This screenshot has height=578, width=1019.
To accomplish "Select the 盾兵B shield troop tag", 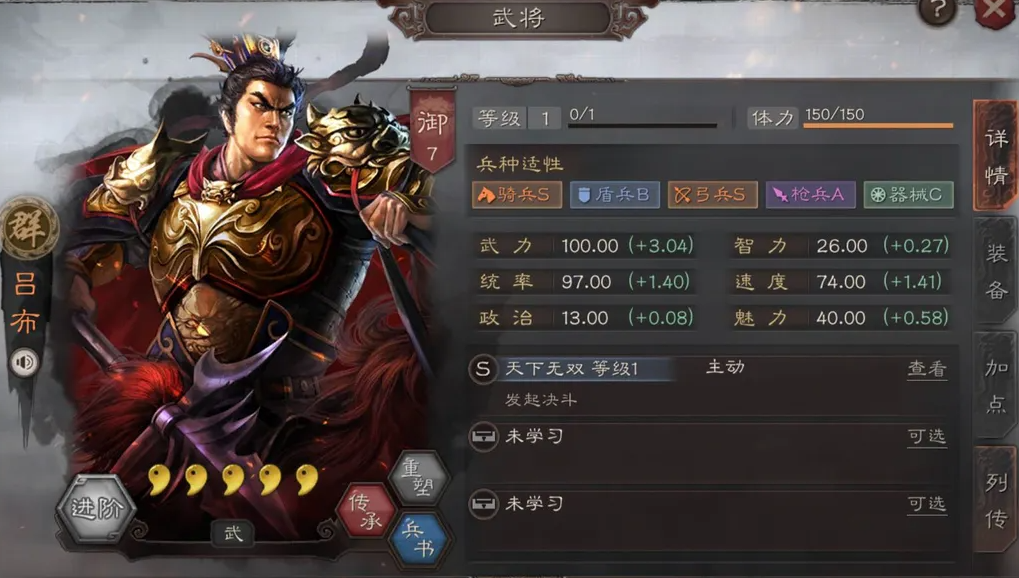I will point(614,195).
